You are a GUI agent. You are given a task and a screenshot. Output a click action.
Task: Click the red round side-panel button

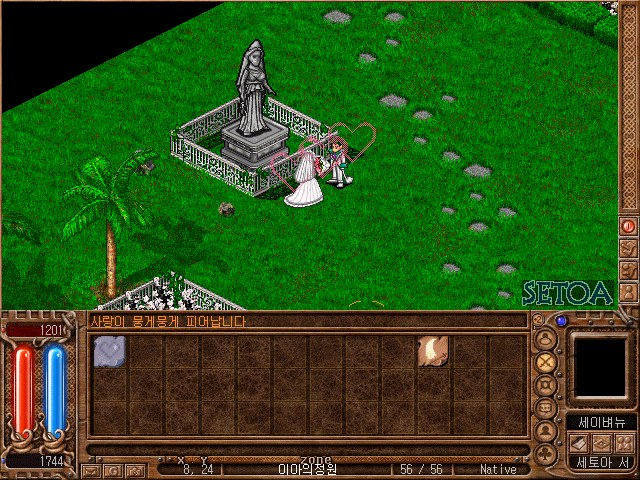point(628,226)
